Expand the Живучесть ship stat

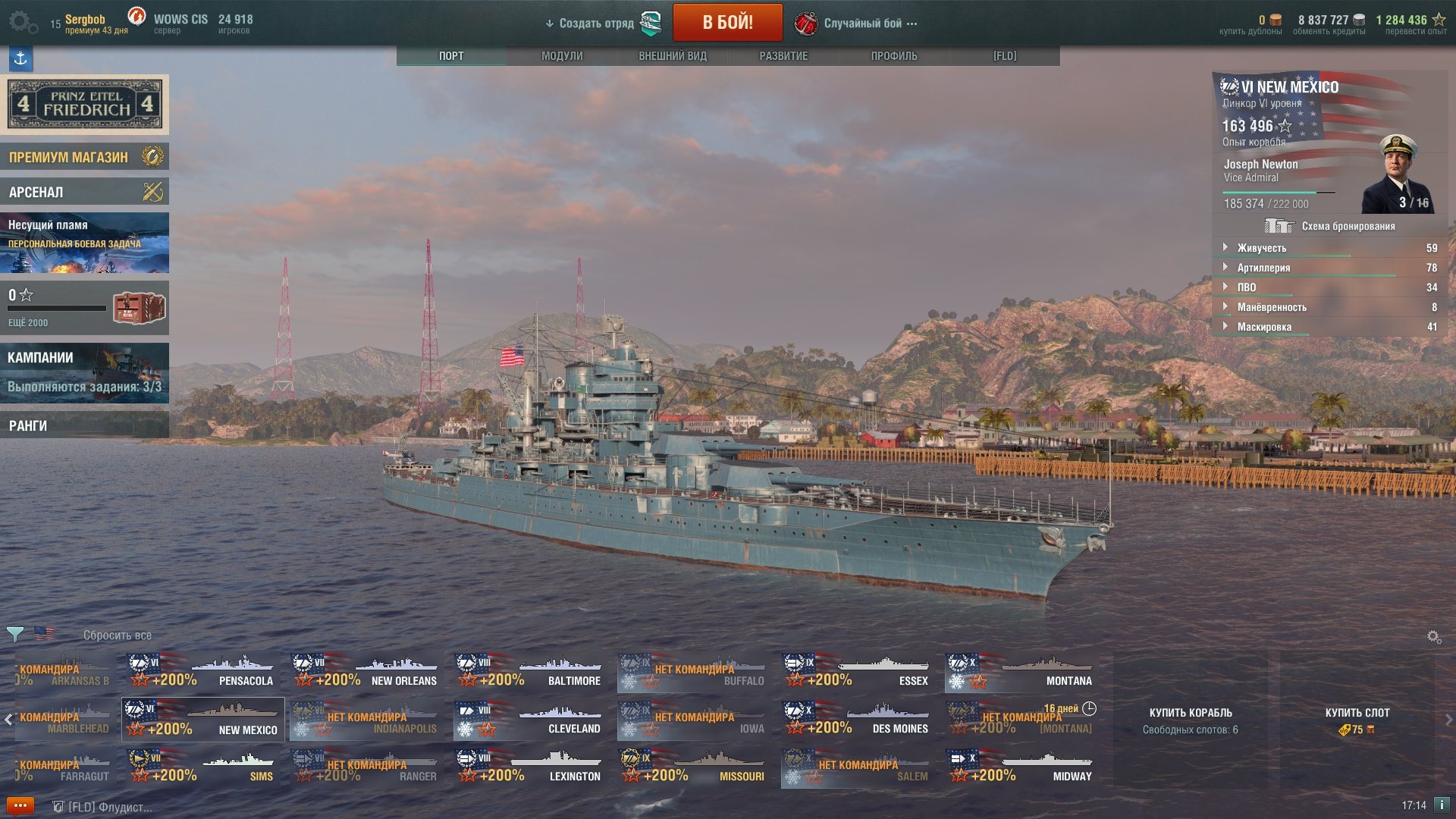coord(1261,248)
